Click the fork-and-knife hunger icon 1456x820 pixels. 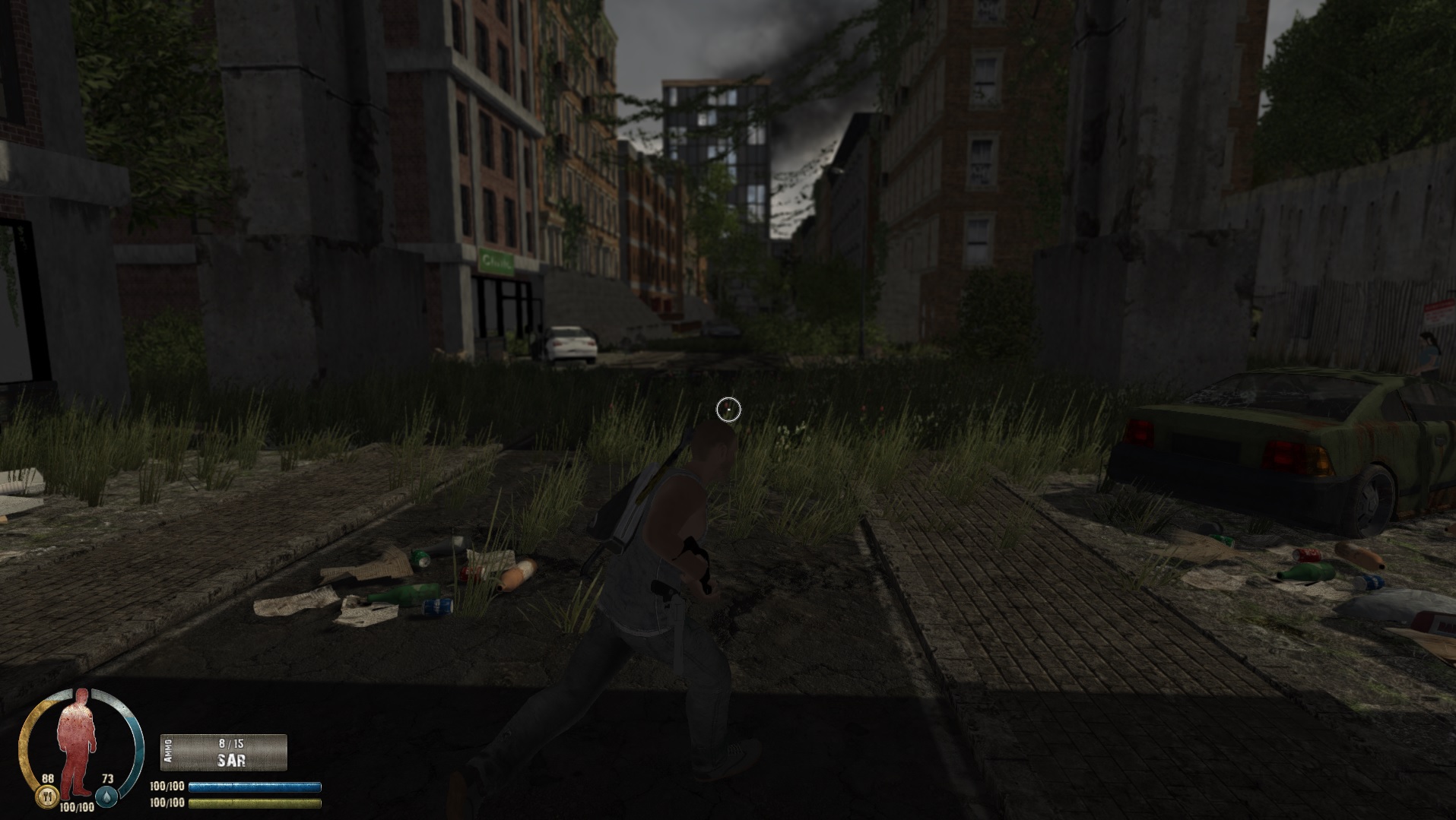[47, 797]
